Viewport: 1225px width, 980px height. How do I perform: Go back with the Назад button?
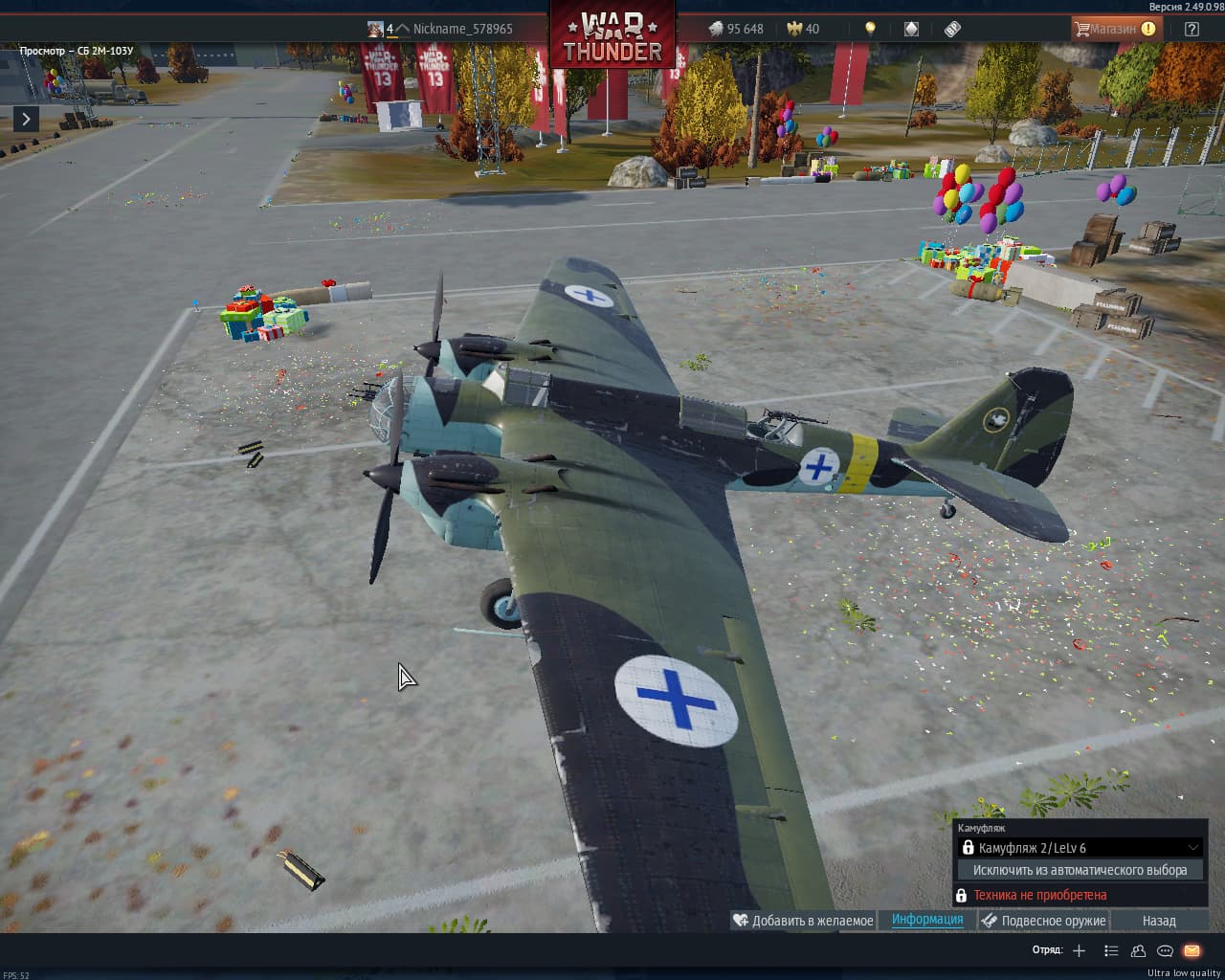(x=1159, y=921)
